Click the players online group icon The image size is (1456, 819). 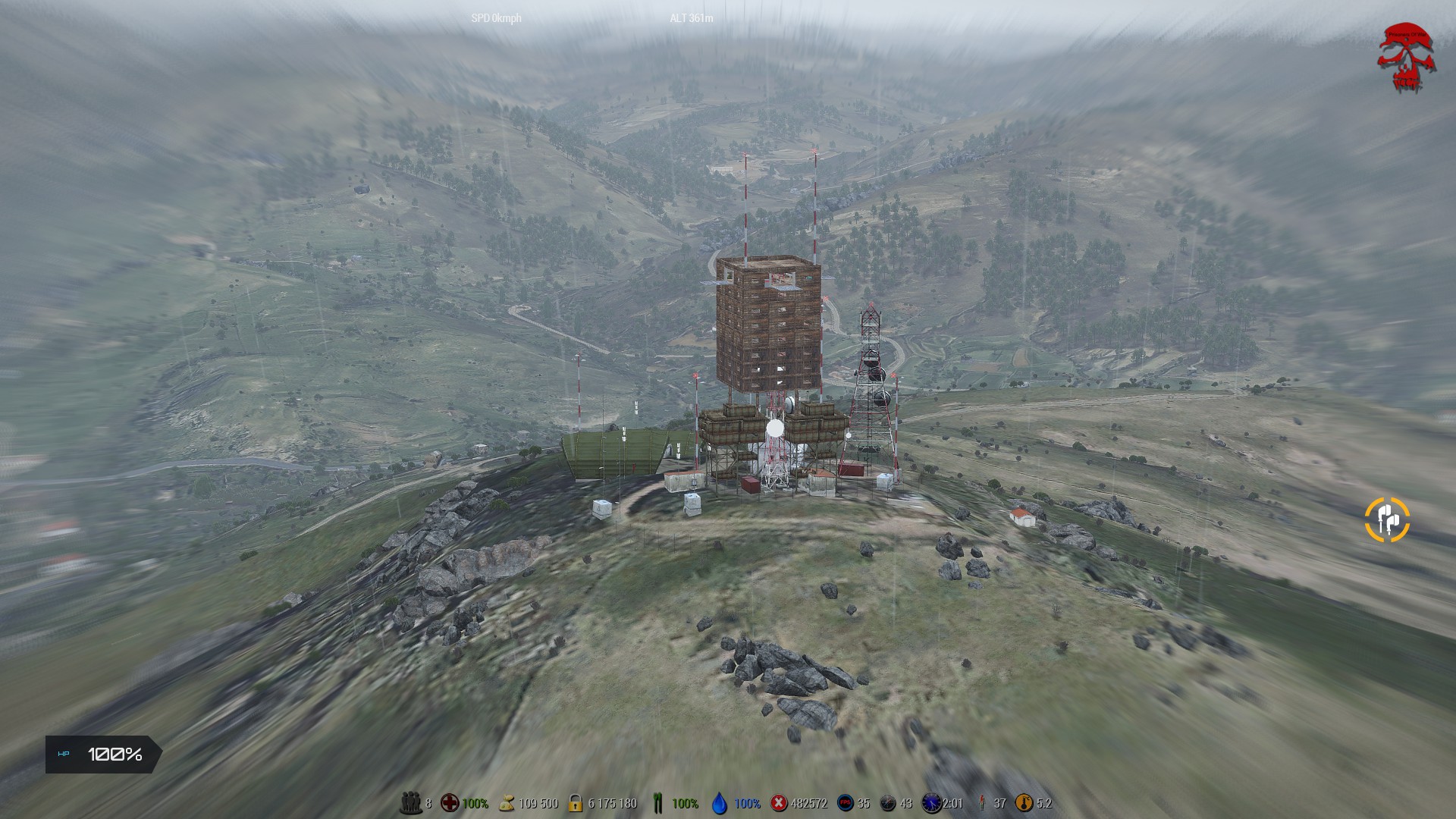pos(410,803)
